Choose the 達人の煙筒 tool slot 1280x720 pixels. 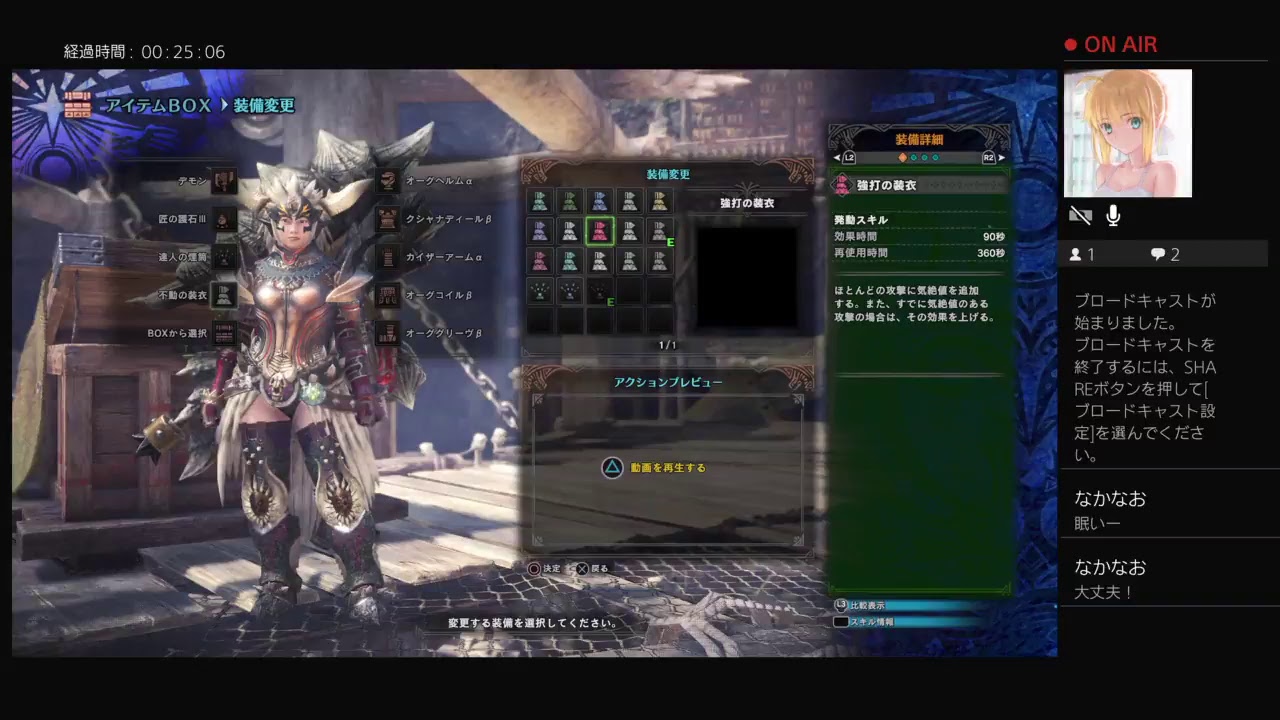(224, 257)
